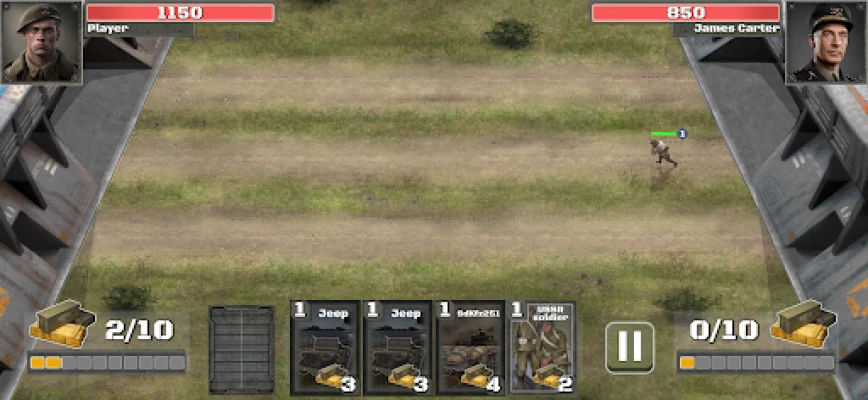
Task: Tap the Player commander portrait
Action: coord(40,41)
